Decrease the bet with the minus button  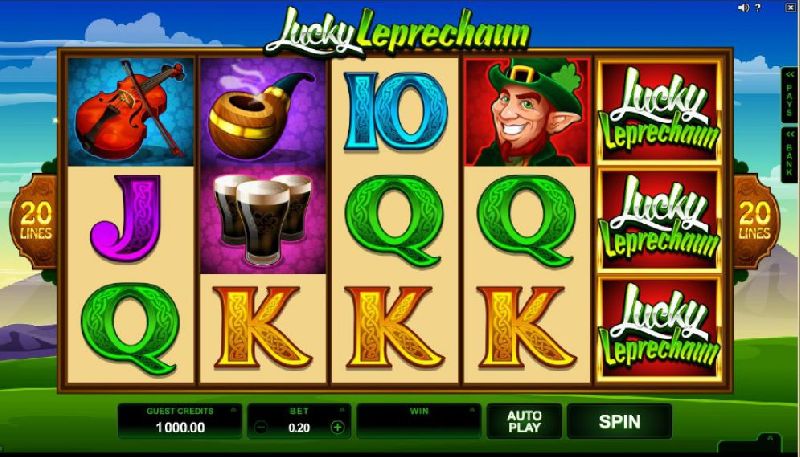[x=261, y=427]
